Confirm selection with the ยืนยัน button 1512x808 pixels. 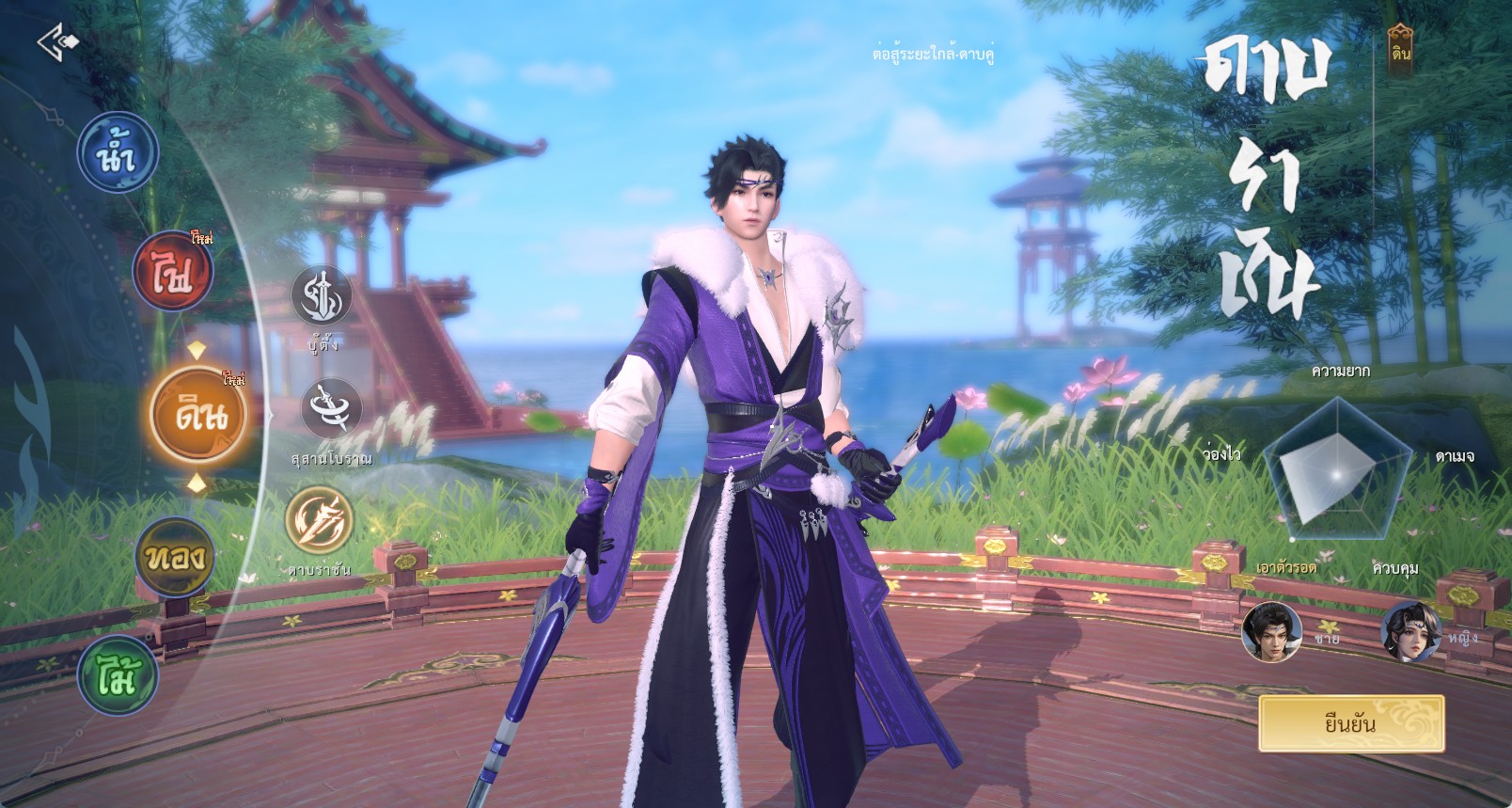point(1350,723)
